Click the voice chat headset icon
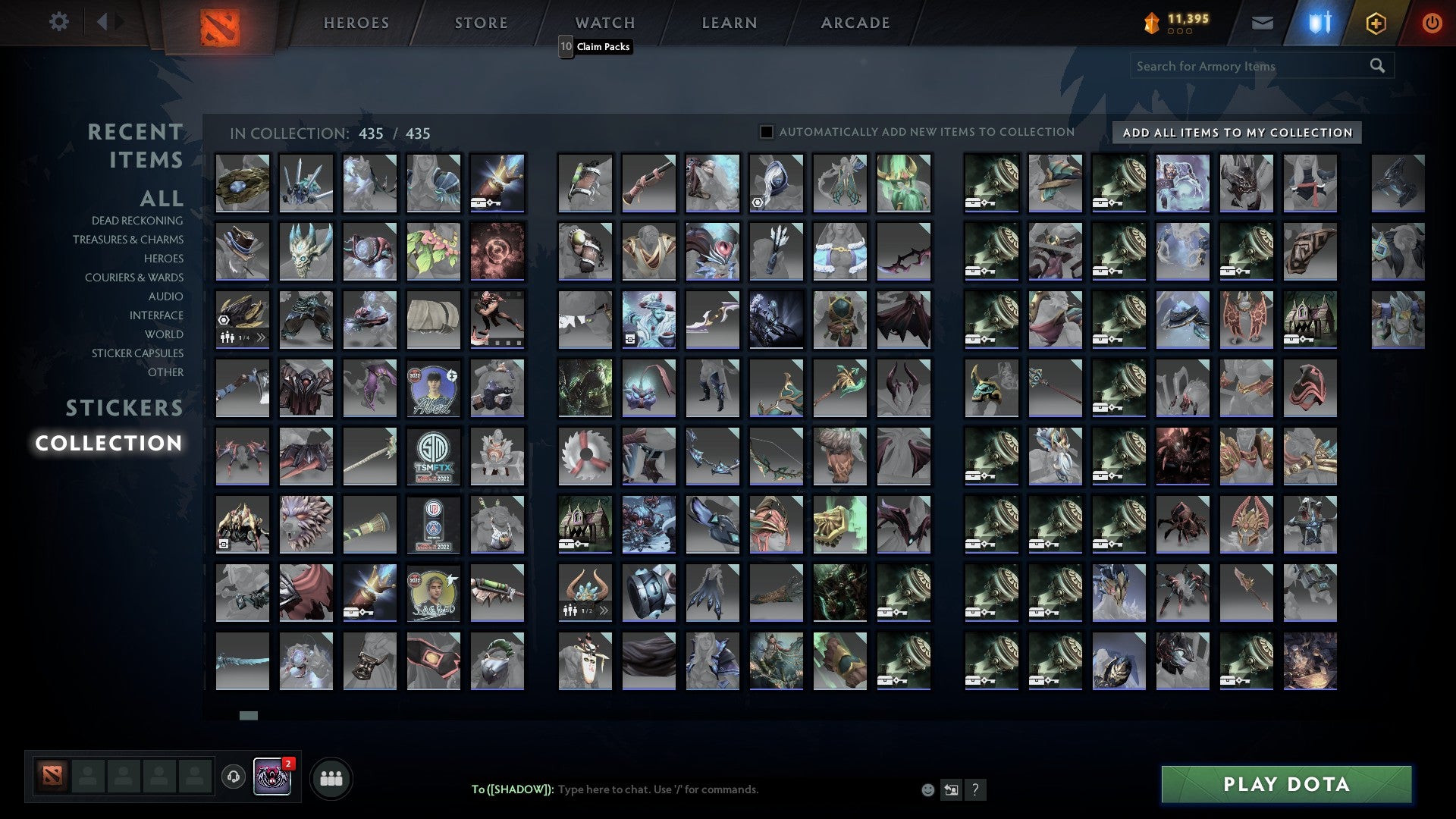The width and height of the screenshot is (1456, 819). [x=232, y=777]
